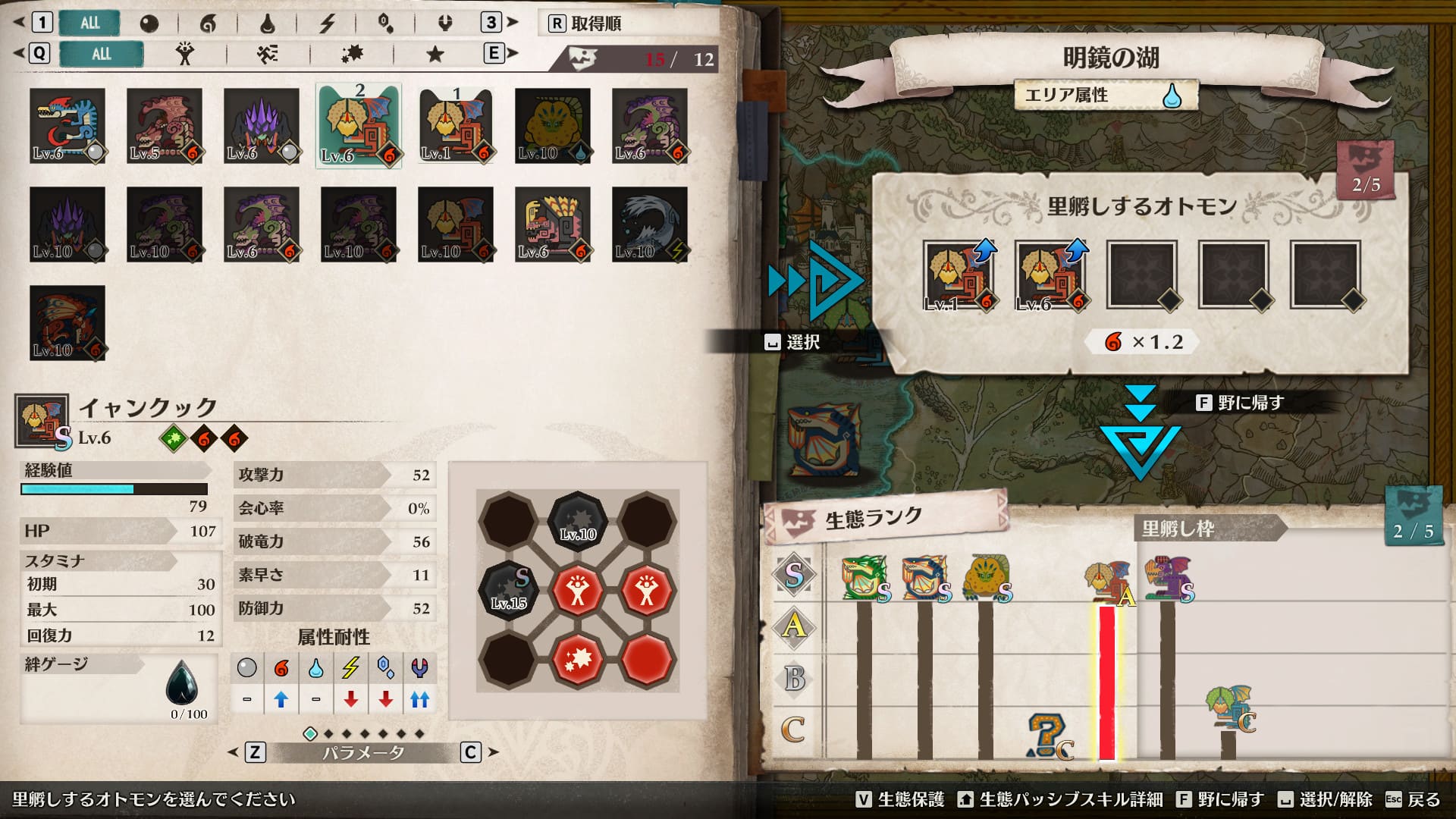1456x819 pixels.
Task: Choose the 生態保護 option in bottom bar
Action: 900,799
